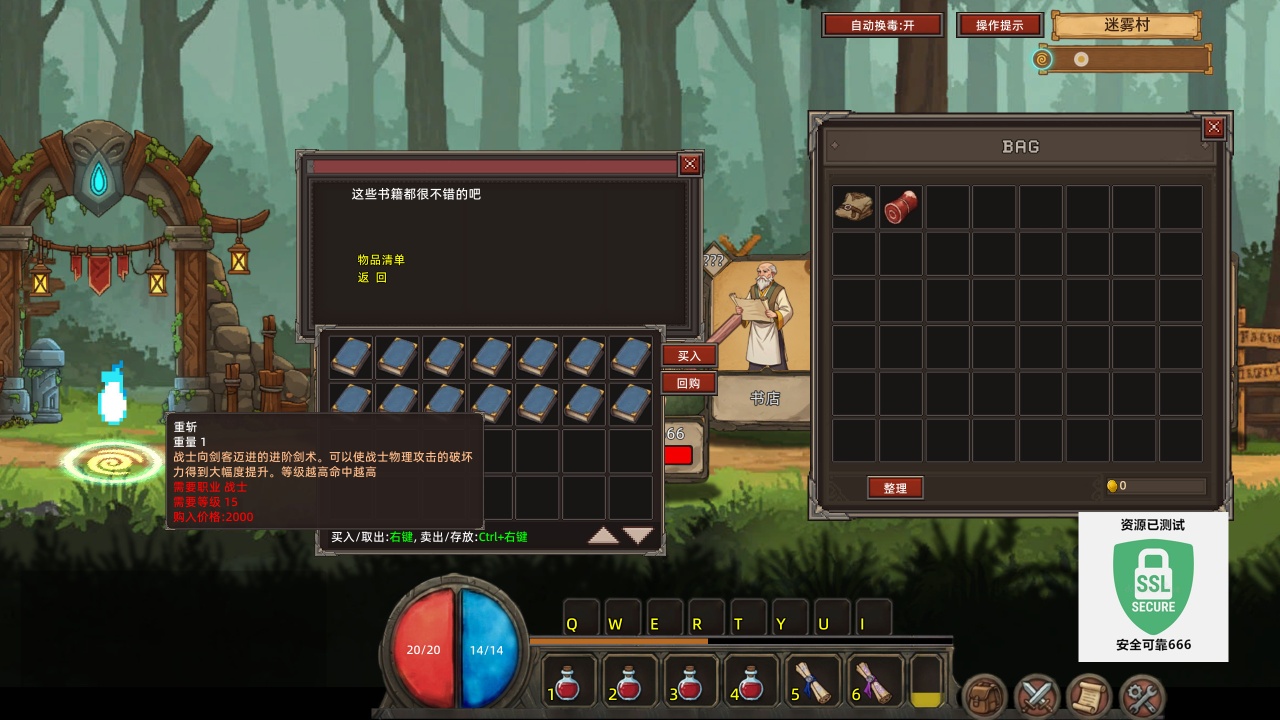1280x720 pixels.
Task: Close the BAG window
Action: pos(1213,127)
